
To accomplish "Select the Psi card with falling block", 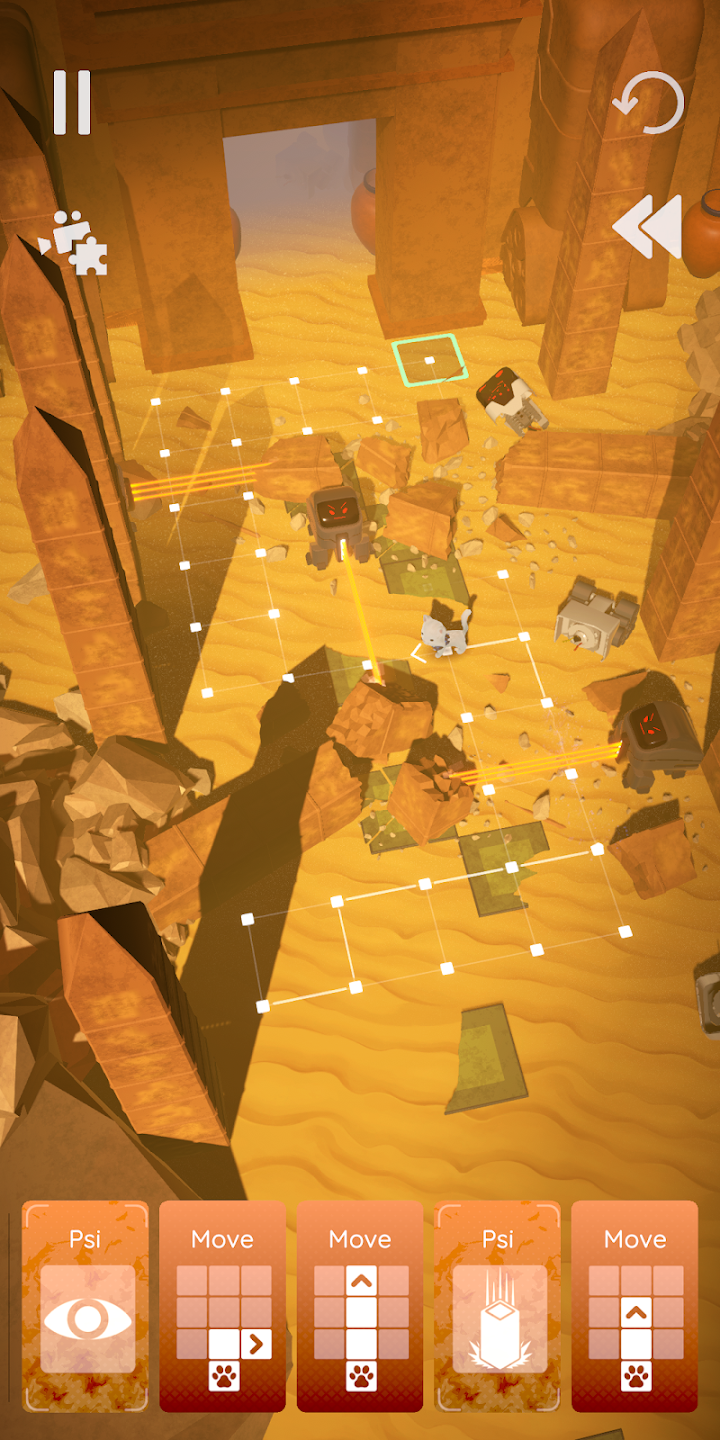I will point(498,1306).
